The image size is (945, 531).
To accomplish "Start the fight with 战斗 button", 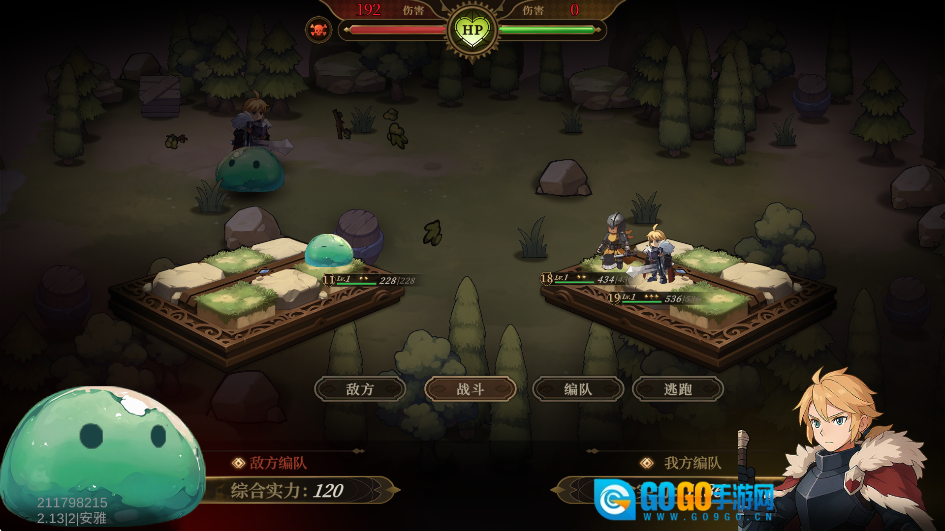I will (x=470, y=389).
